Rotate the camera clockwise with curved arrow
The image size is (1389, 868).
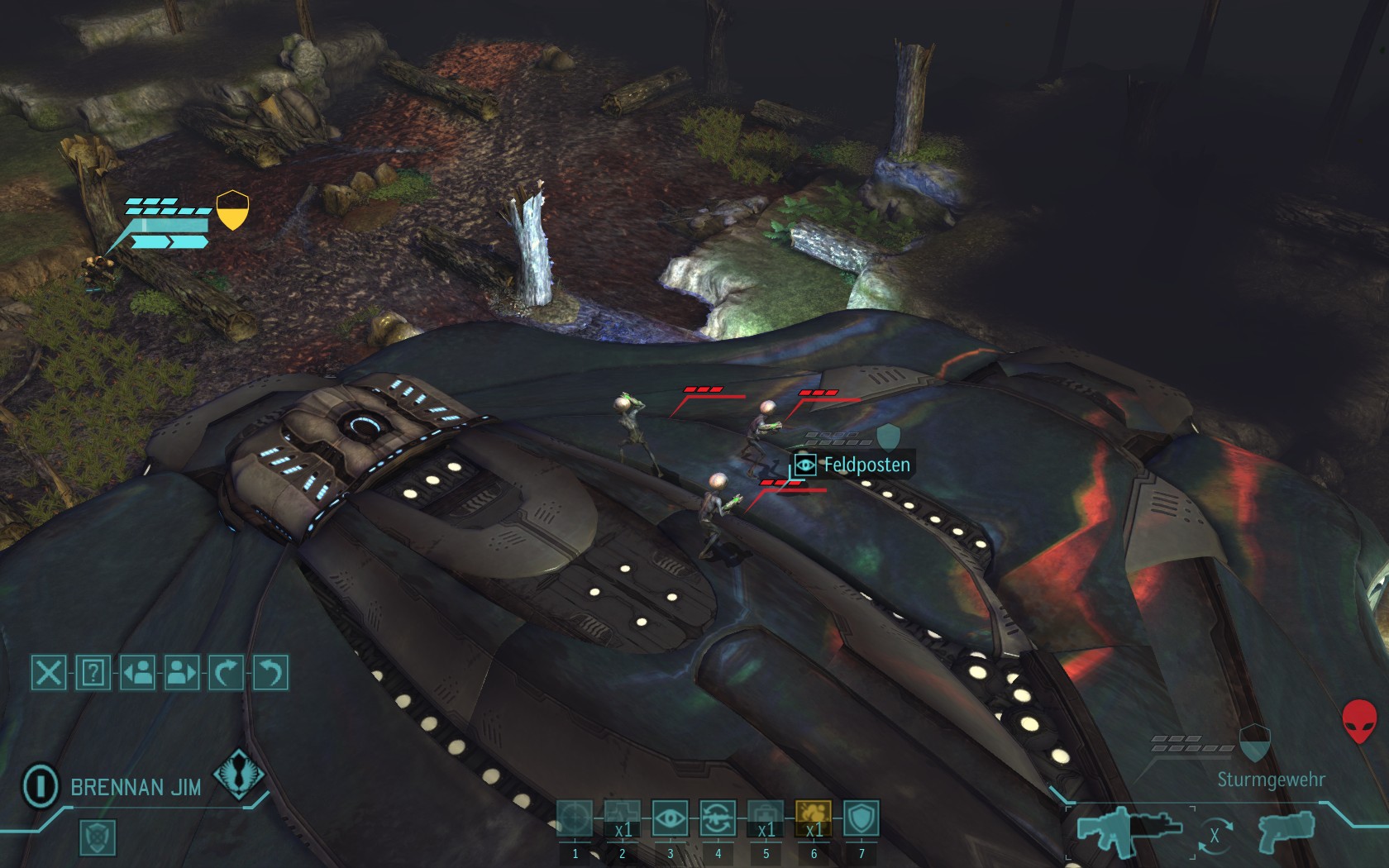coord(226,673)
